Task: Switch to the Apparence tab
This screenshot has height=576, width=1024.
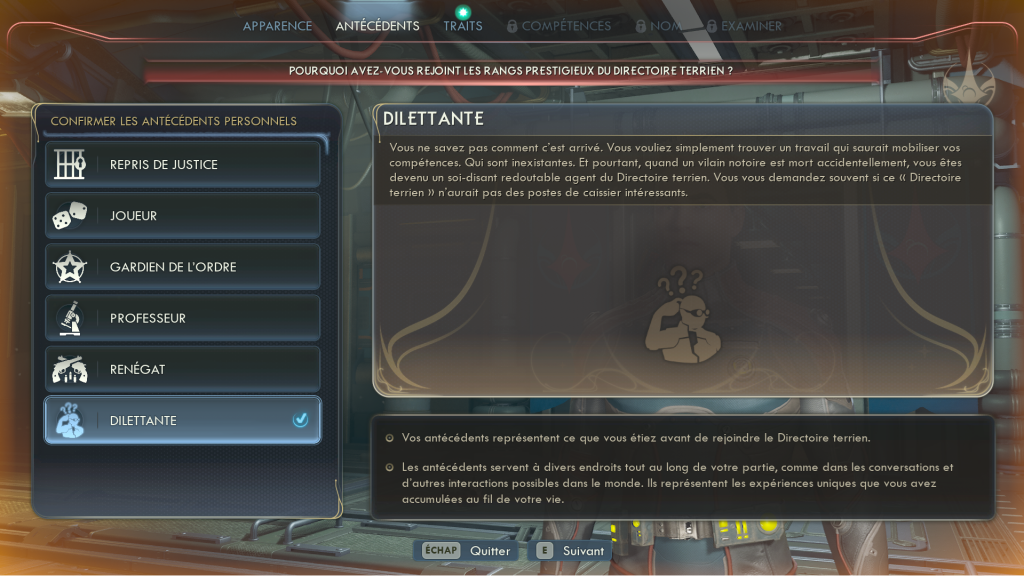Action: [x=277, y=26]
